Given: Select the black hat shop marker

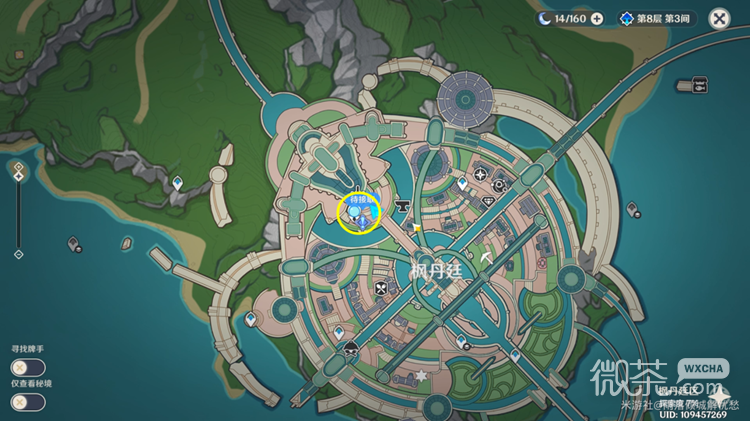Looking at the screenshot, I should (351, 349).
